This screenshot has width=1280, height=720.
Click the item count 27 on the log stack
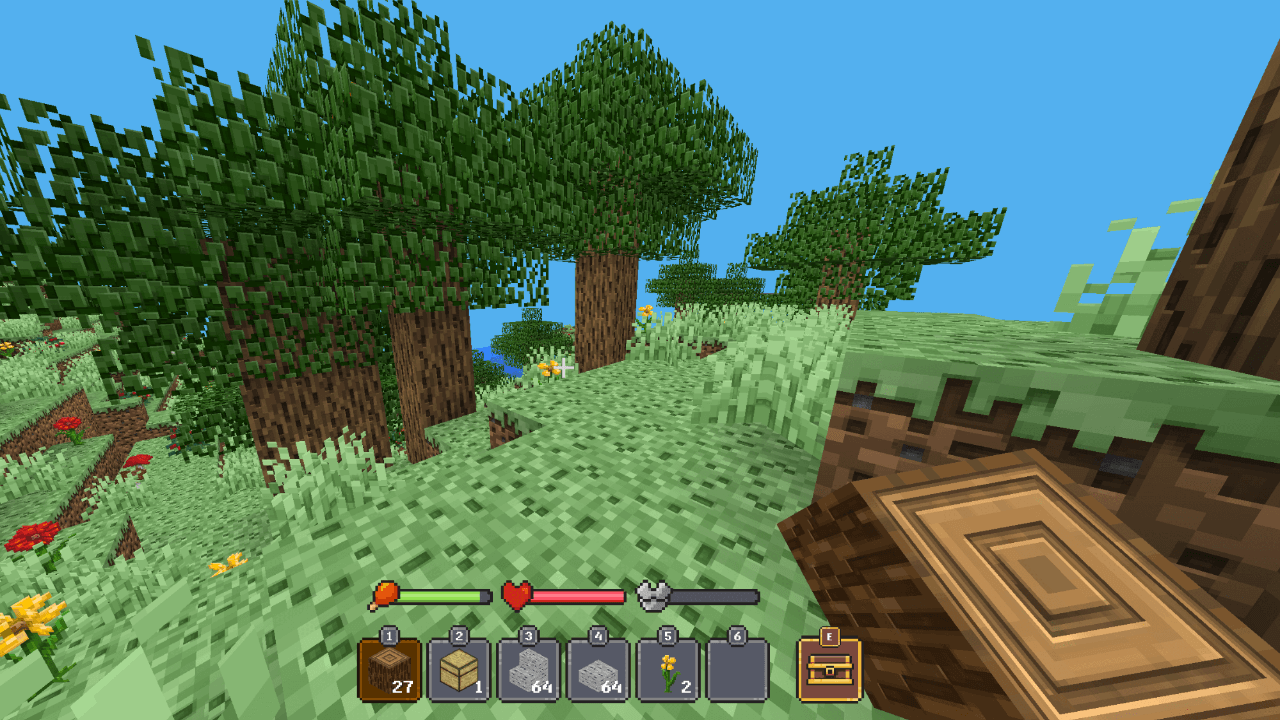[x=400, y=687]
